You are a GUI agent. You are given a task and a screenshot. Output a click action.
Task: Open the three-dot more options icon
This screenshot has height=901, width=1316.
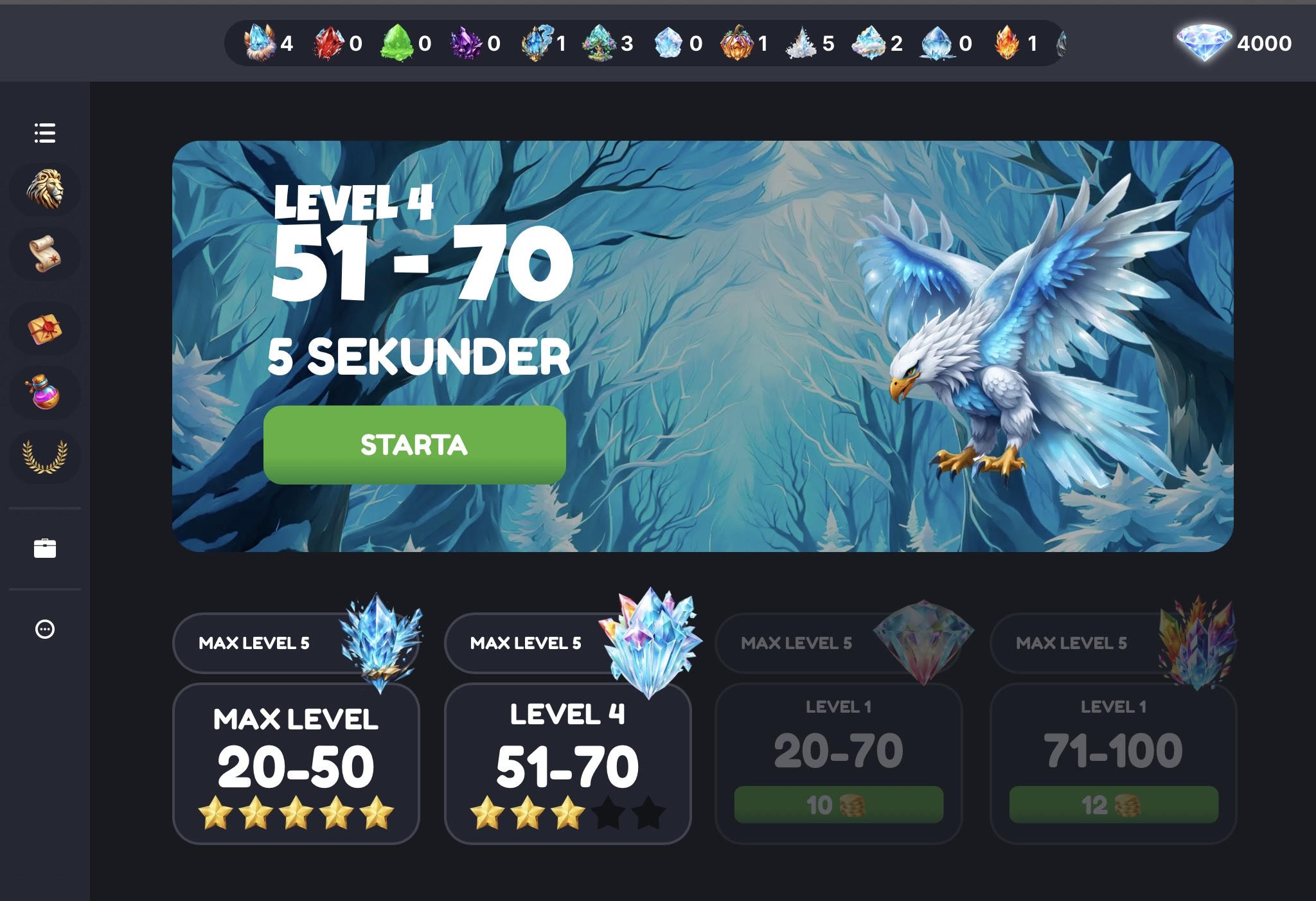point(45,629)
